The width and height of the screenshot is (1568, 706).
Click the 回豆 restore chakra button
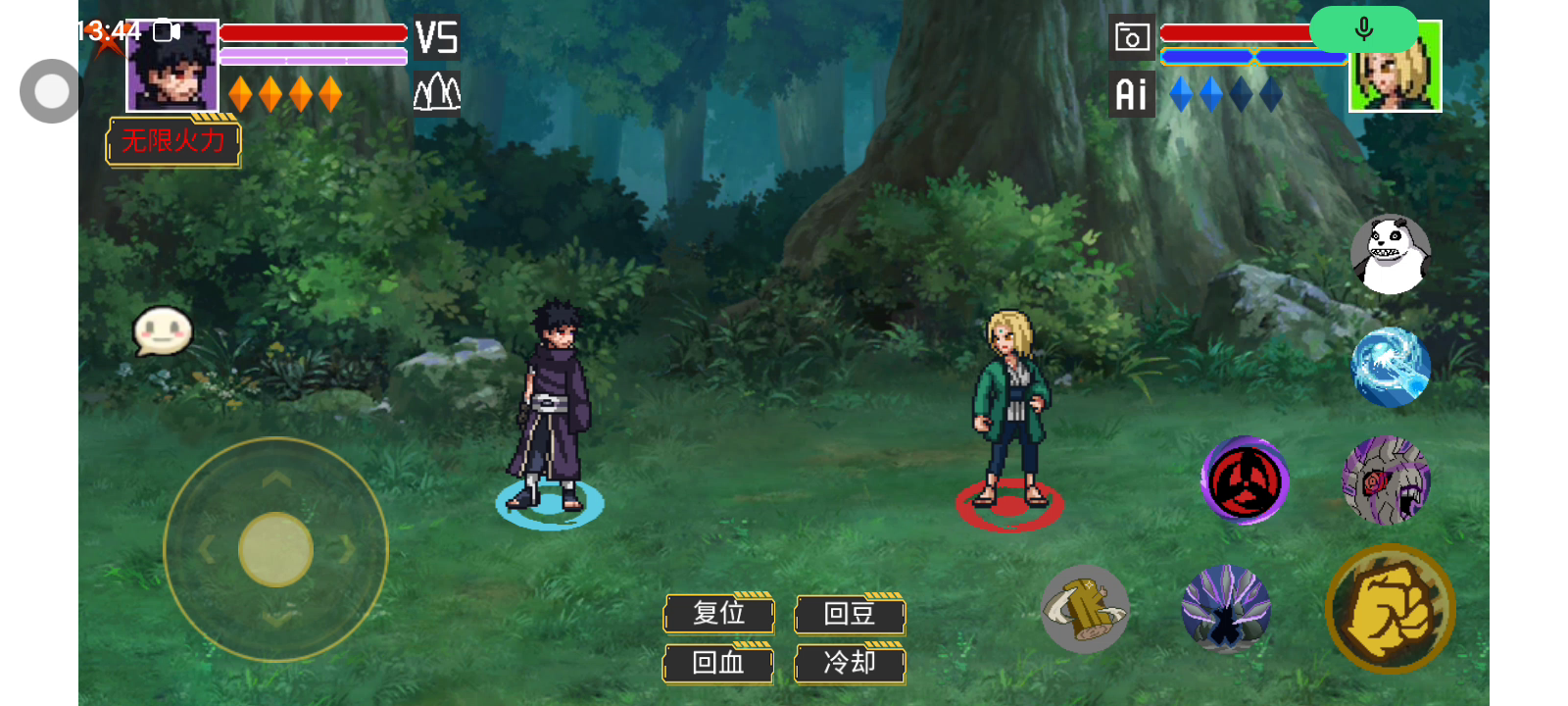849,614
